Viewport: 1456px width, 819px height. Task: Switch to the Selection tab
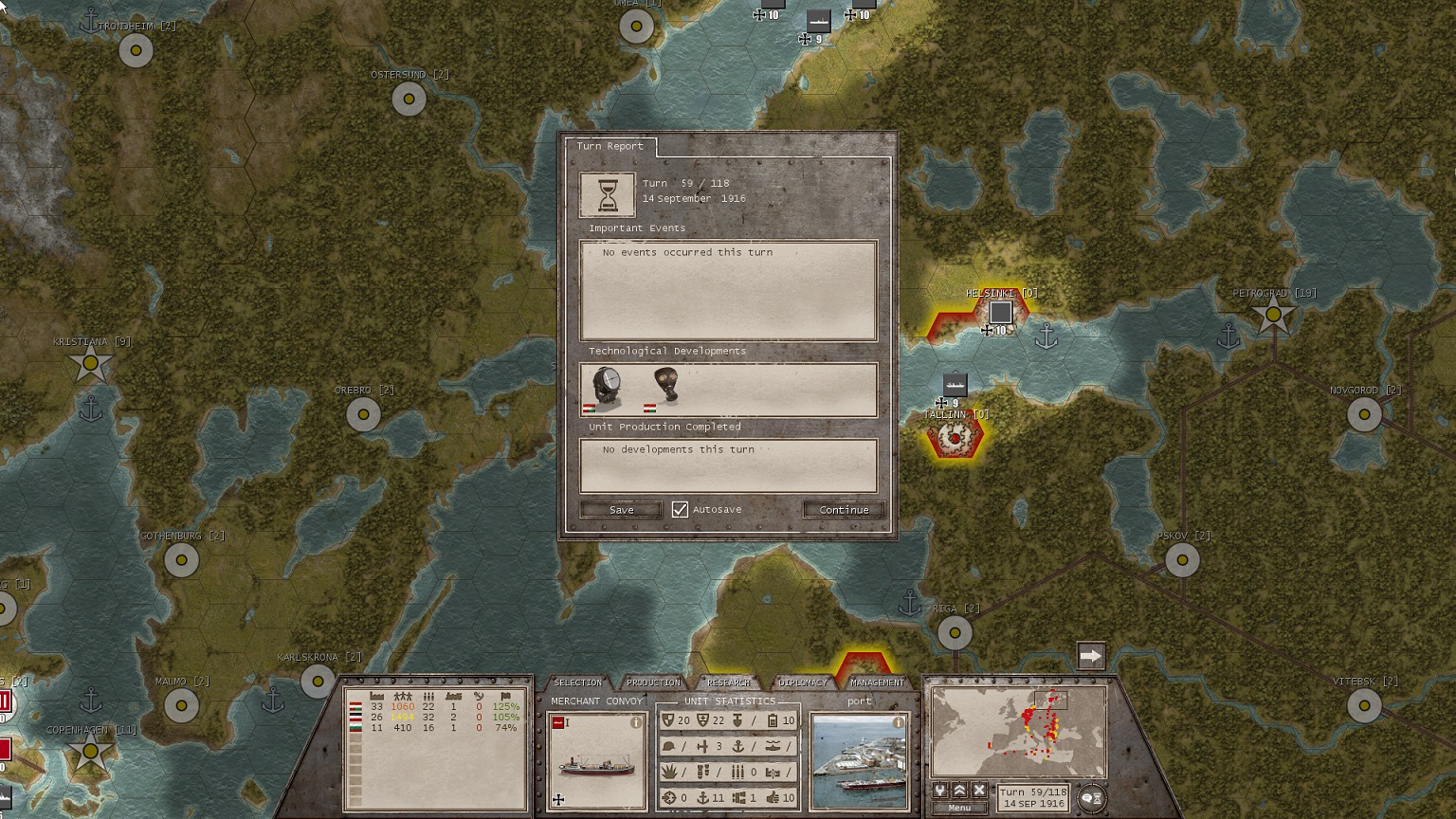coord(577,682)
